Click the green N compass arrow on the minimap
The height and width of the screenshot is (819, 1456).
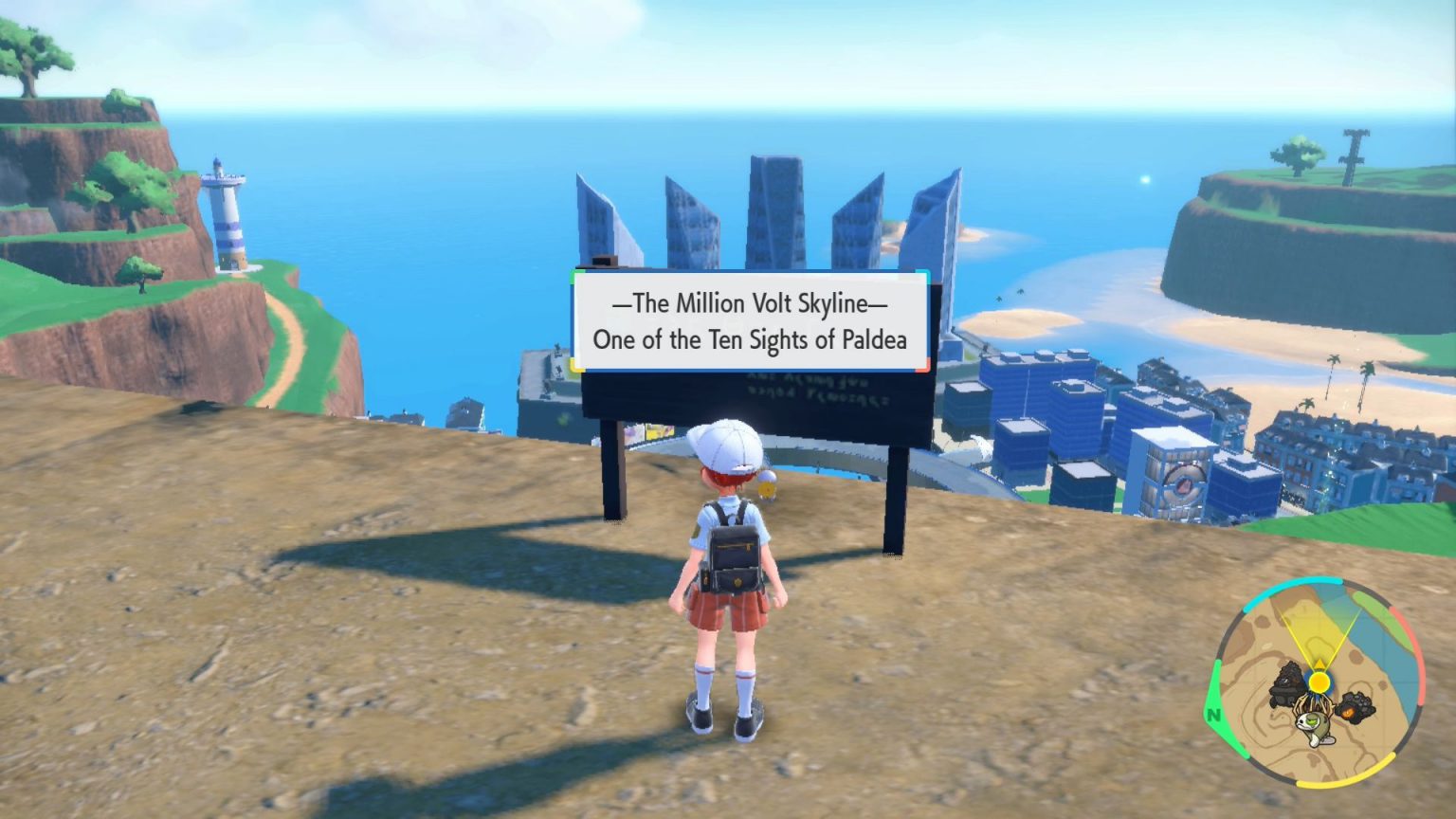click(x=1214, y=714)
